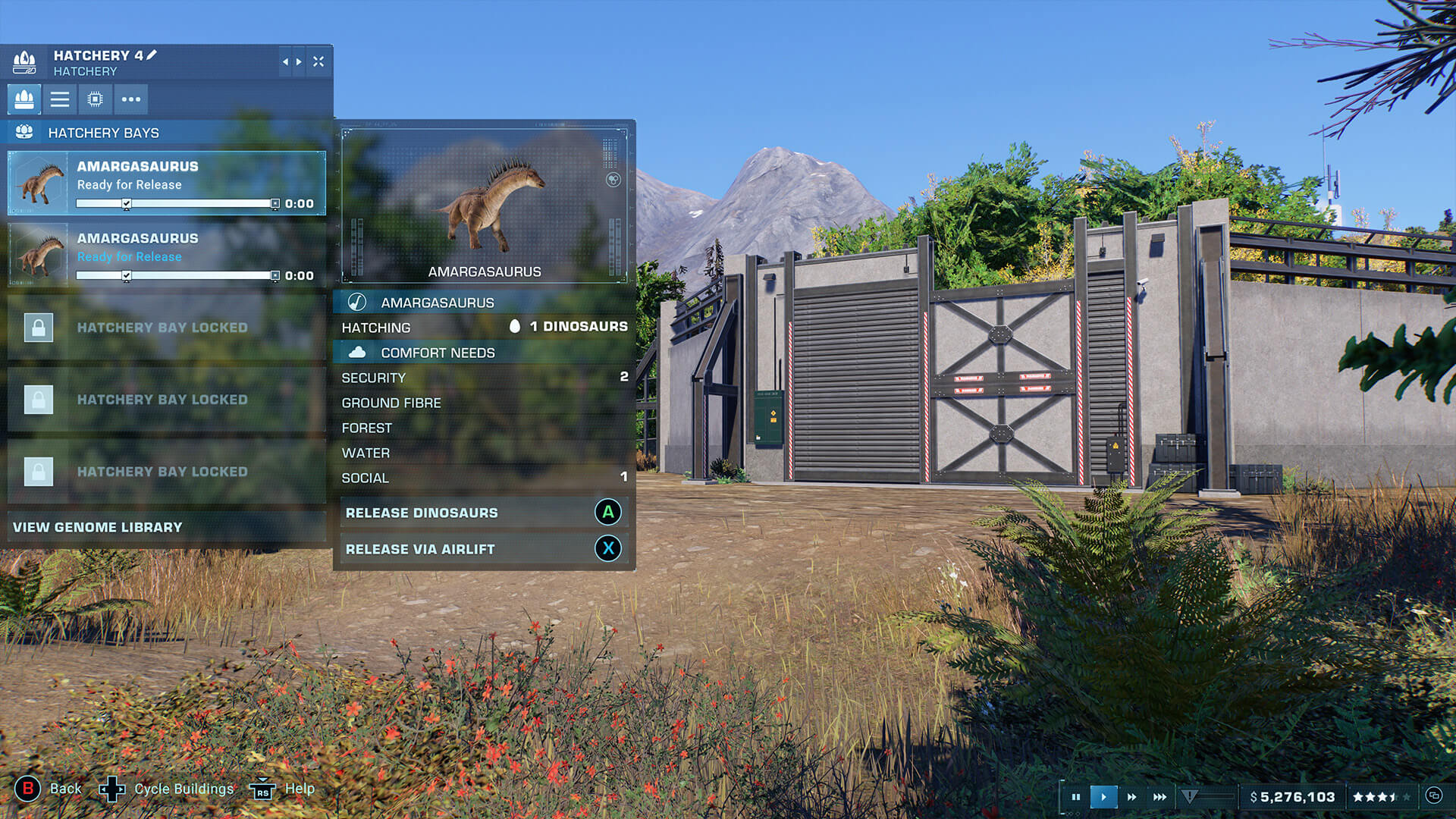Open the more options ellipsis icon
1456x819 pixels.
130,99
